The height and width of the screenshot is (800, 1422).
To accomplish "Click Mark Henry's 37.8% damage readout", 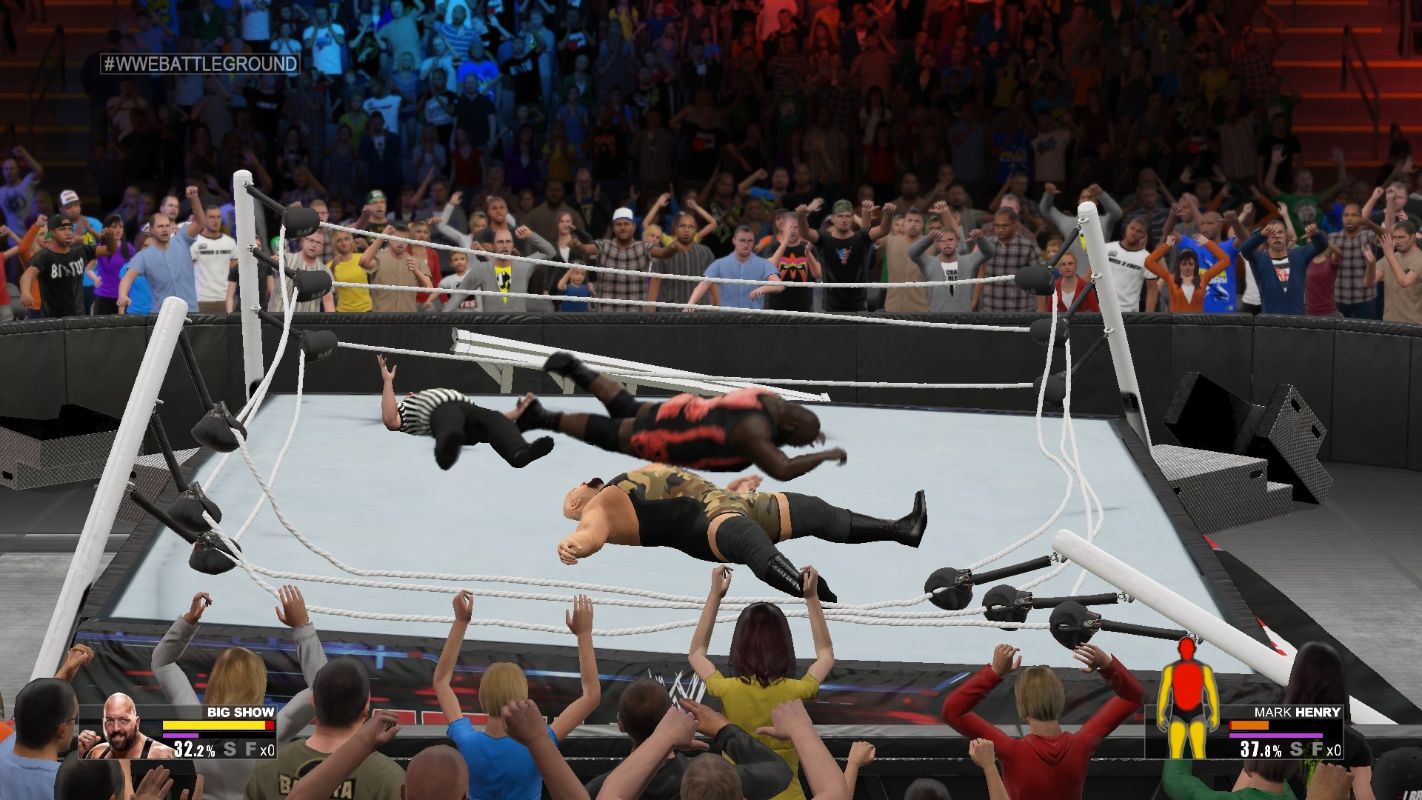I will pos(1259,748).
